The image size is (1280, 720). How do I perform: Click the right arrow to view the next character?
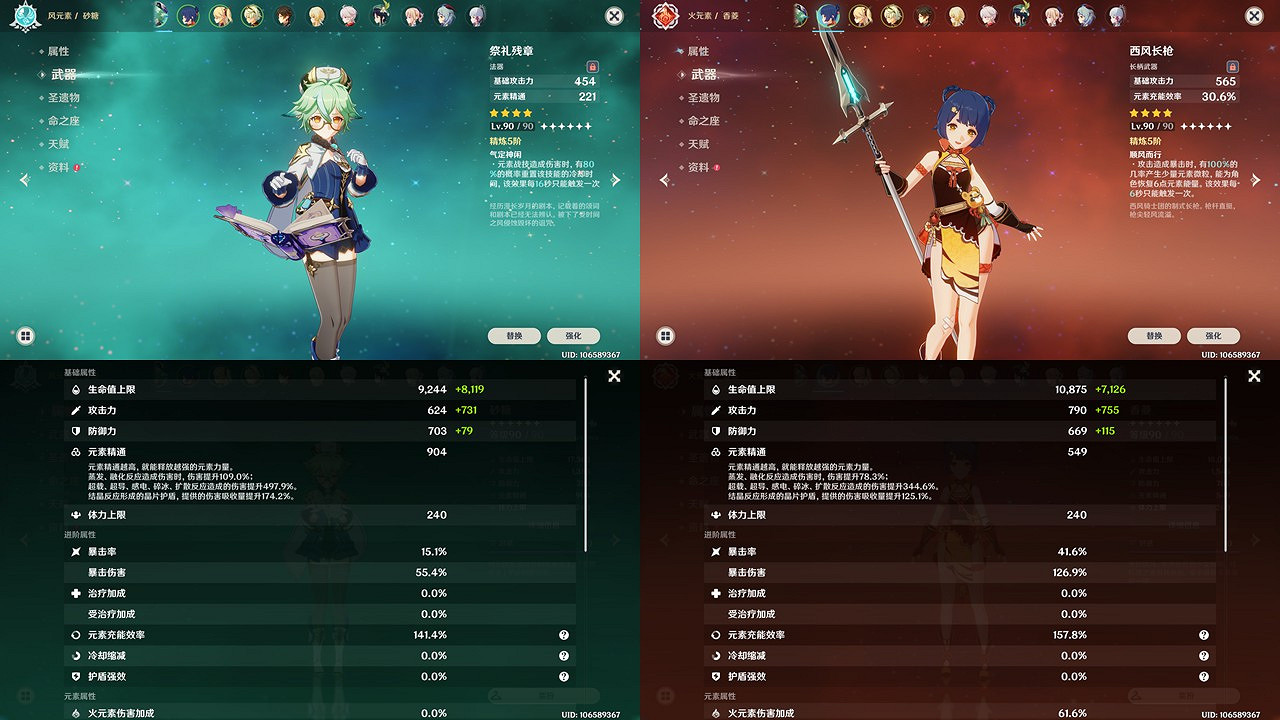[x=617, y=180]
